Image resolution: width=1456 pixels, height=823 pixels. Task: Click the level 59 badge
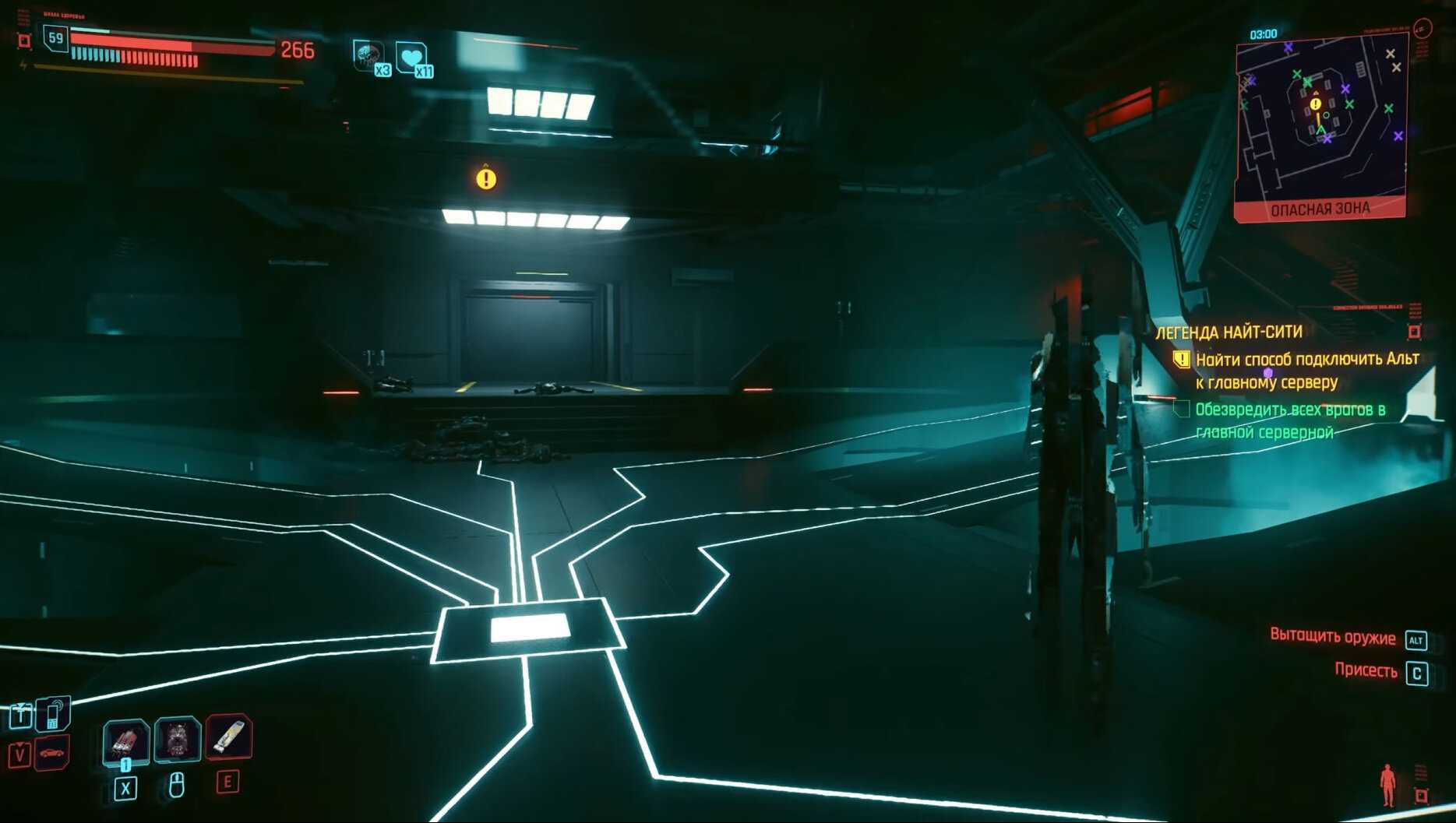55,38
